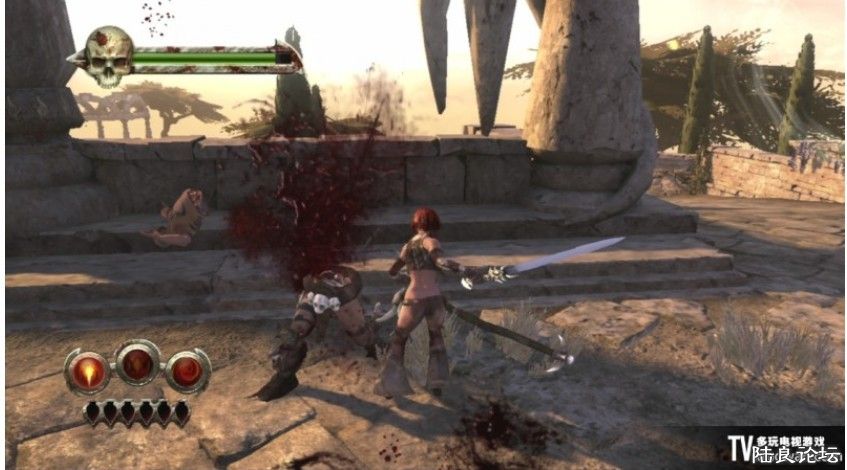The width and height of the screenshot is (847, 470).
Task: Select the dark center ability orb
Action: (x=137, y=364)
